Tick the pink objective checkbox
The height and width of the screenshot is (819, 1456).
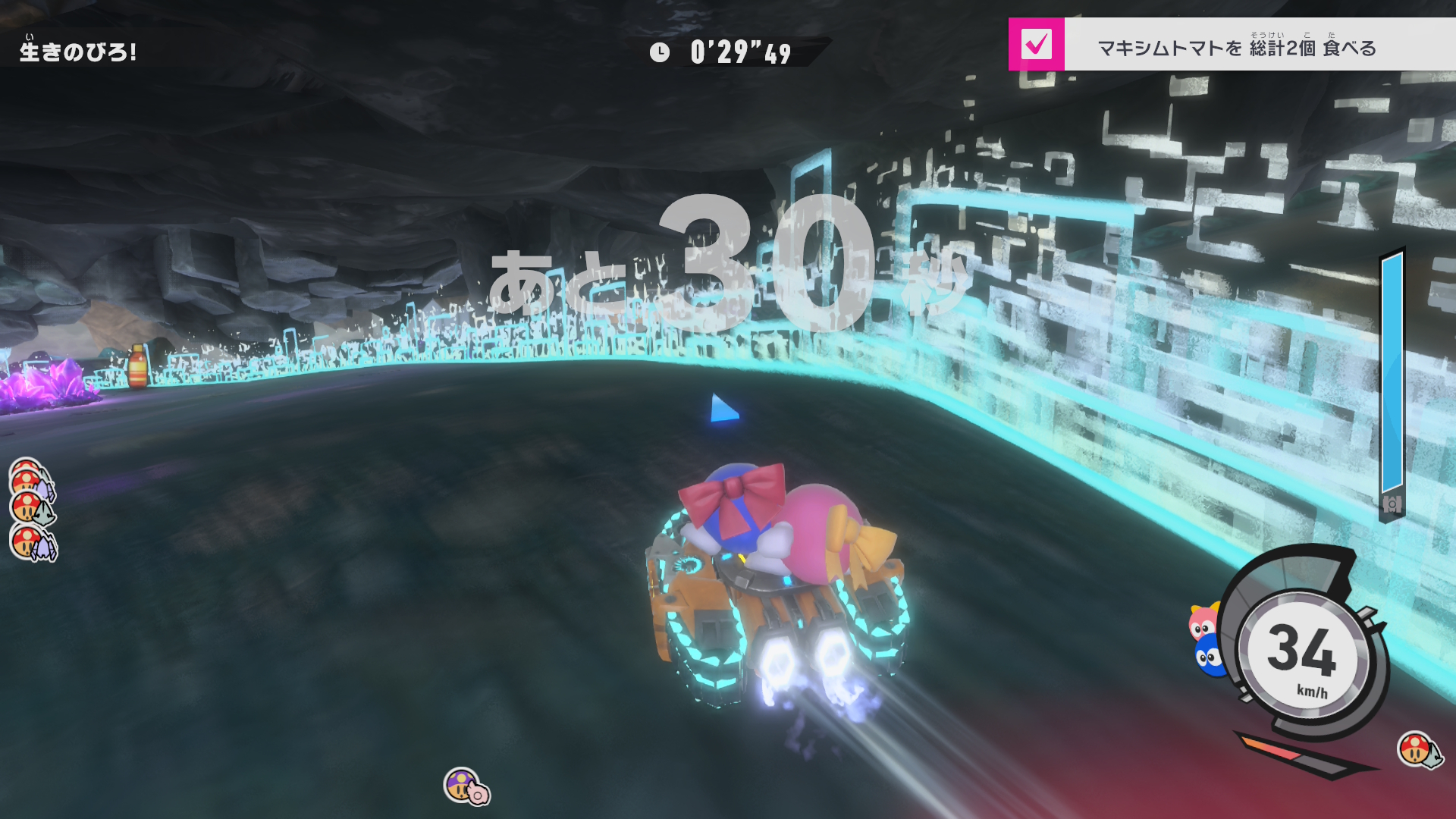pyautogui.click(x=1036, y=44)
